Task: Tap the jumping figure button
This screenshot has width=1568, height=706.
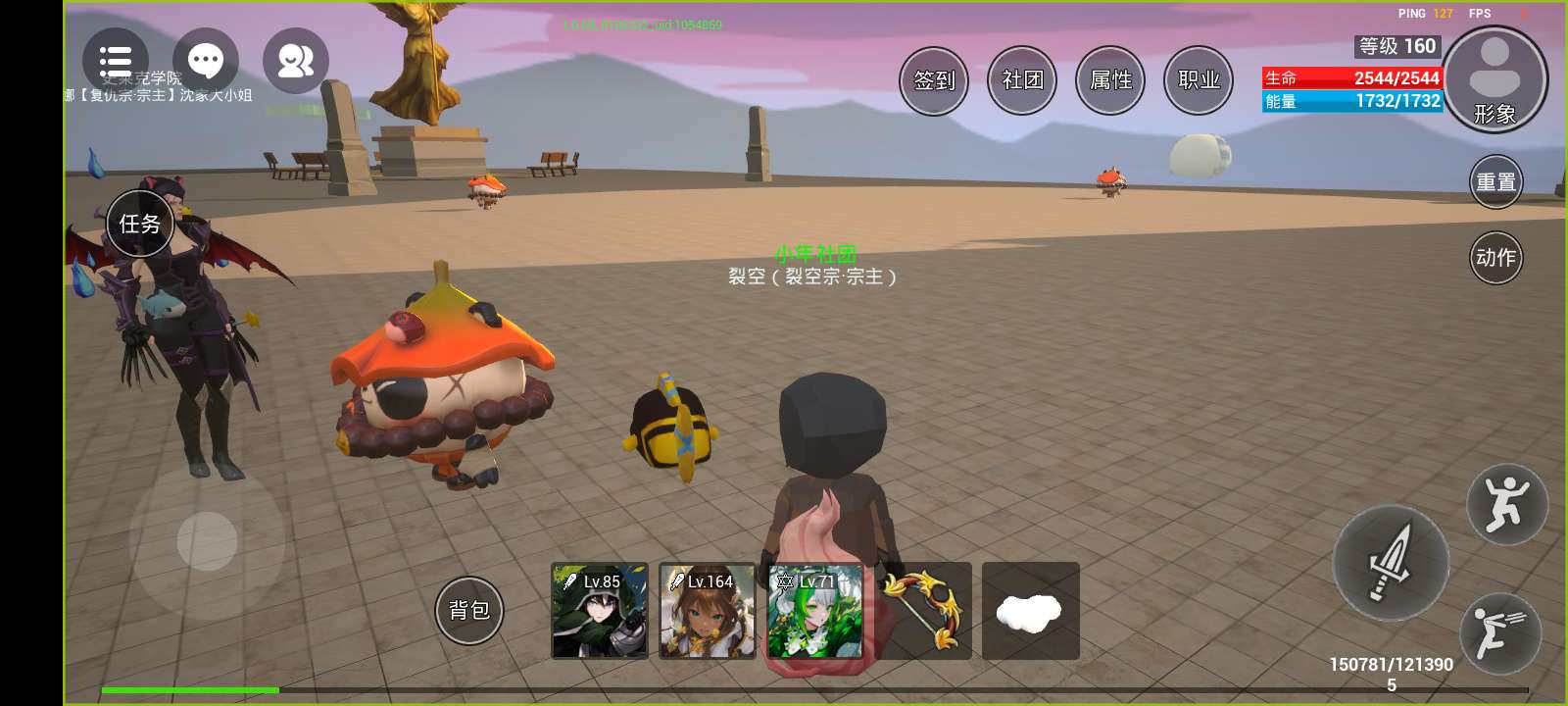Action: pos(1506,504)
